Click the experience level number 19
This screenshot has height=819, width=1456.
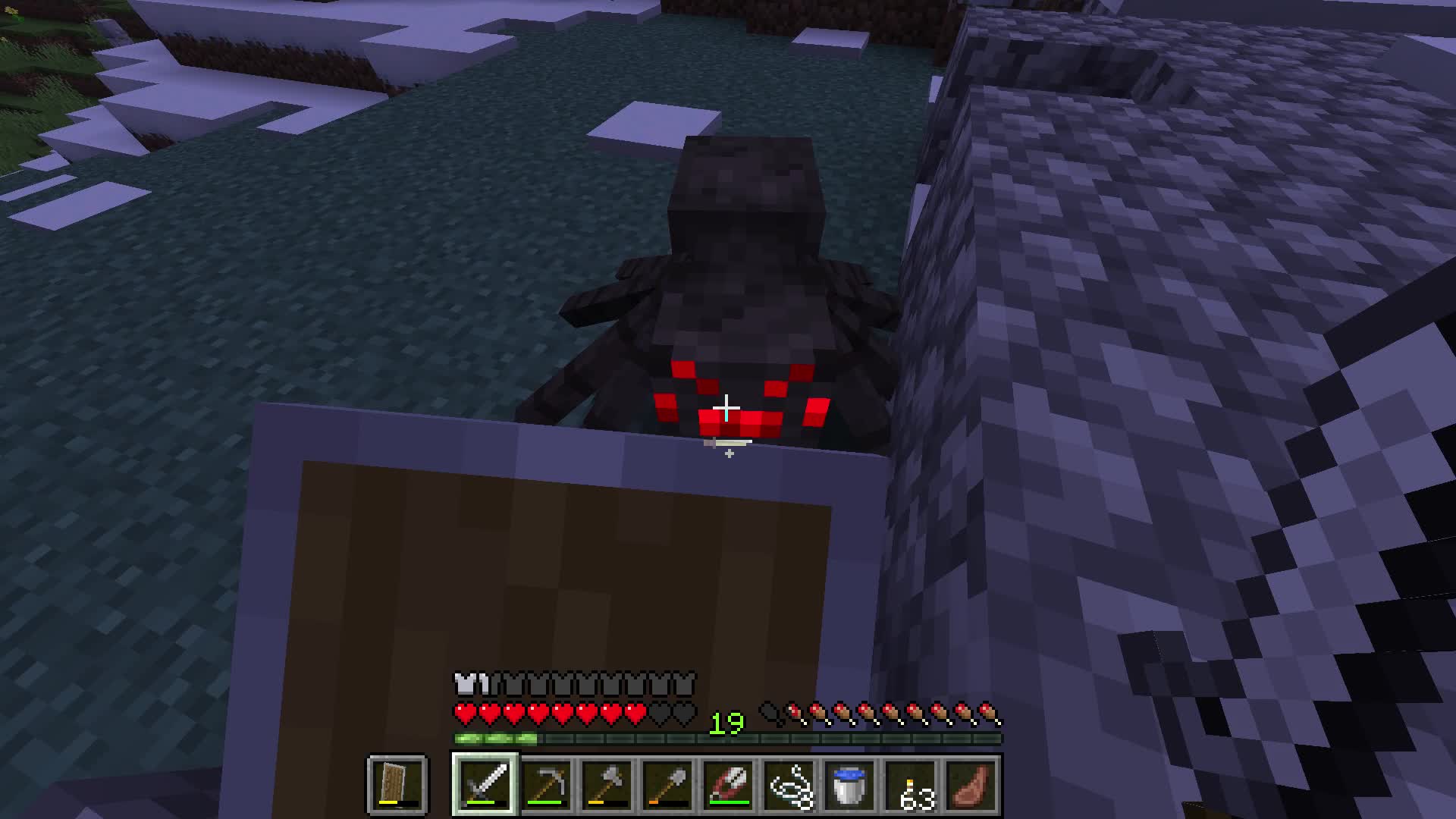[x=726, y=723]
